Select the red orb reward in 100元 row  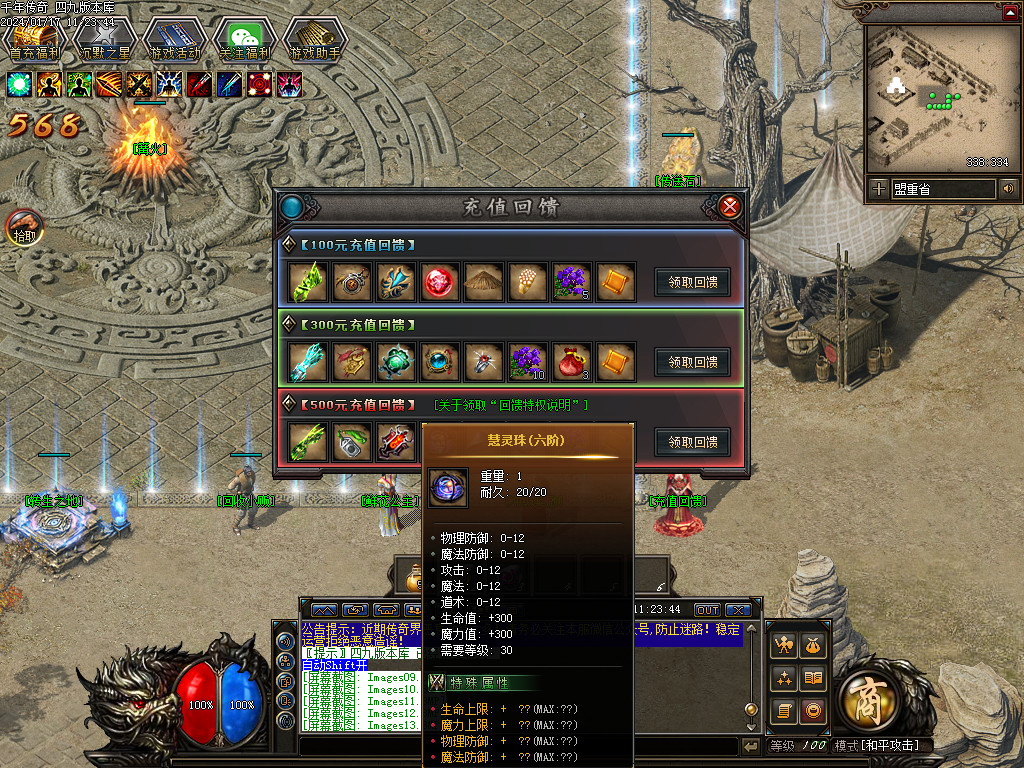[439, 282]
